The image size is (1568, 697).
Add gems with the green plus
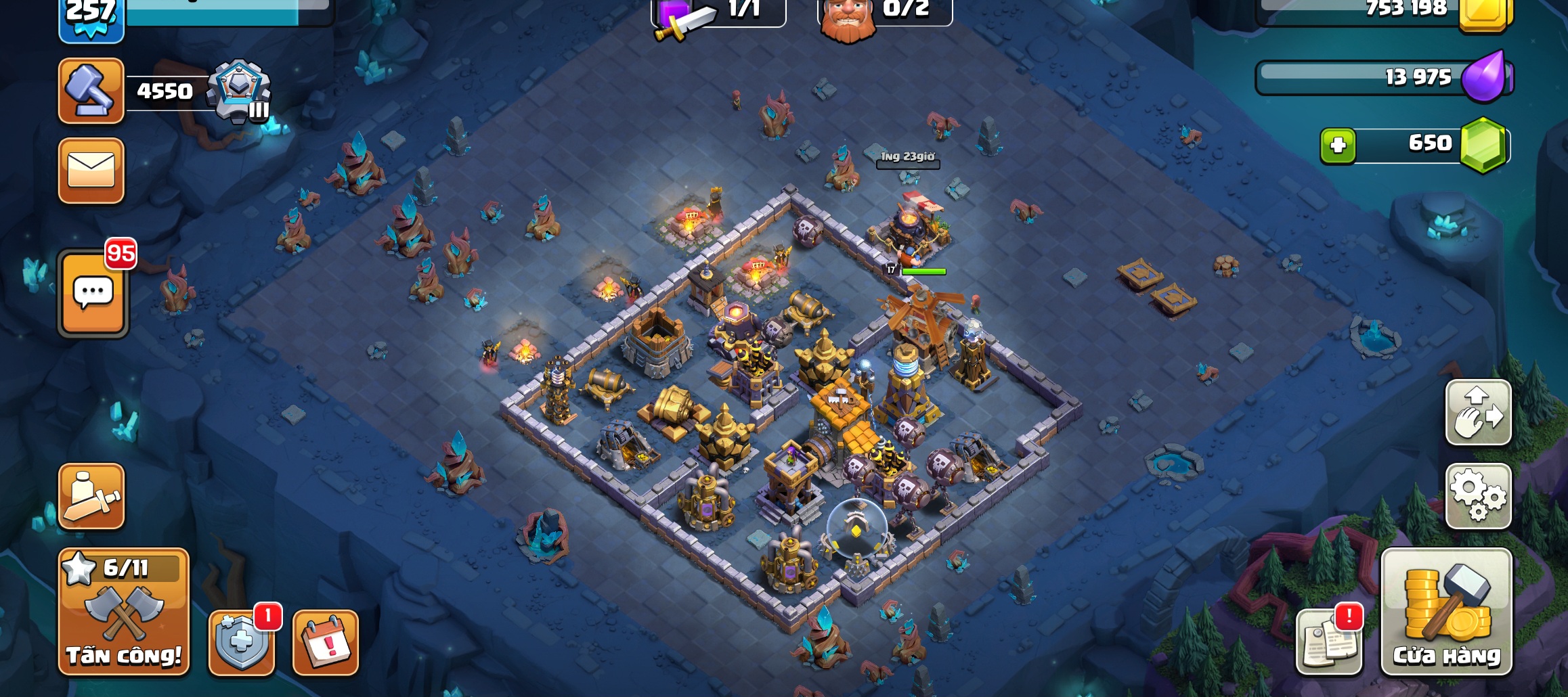coord(1338,145)
